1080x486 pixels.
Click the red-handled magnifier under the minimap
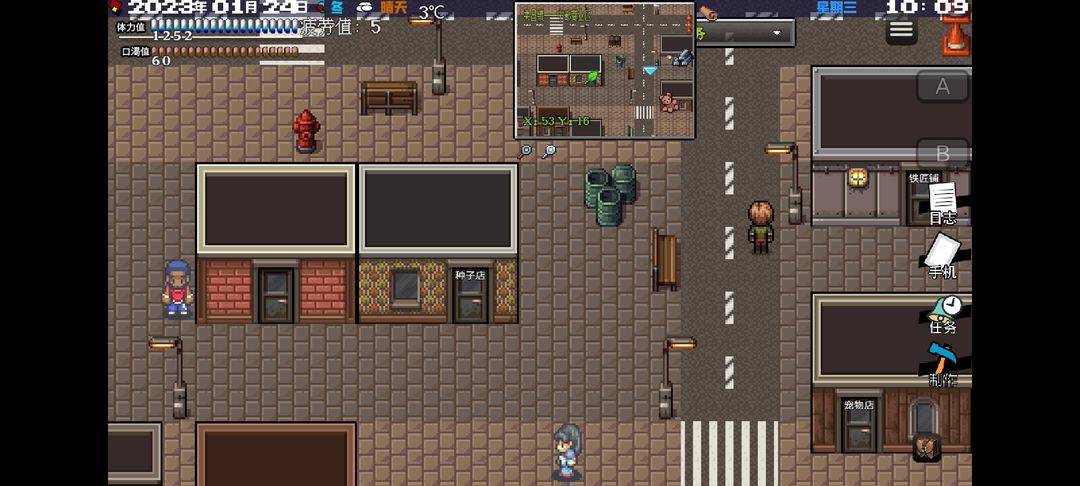526,151
